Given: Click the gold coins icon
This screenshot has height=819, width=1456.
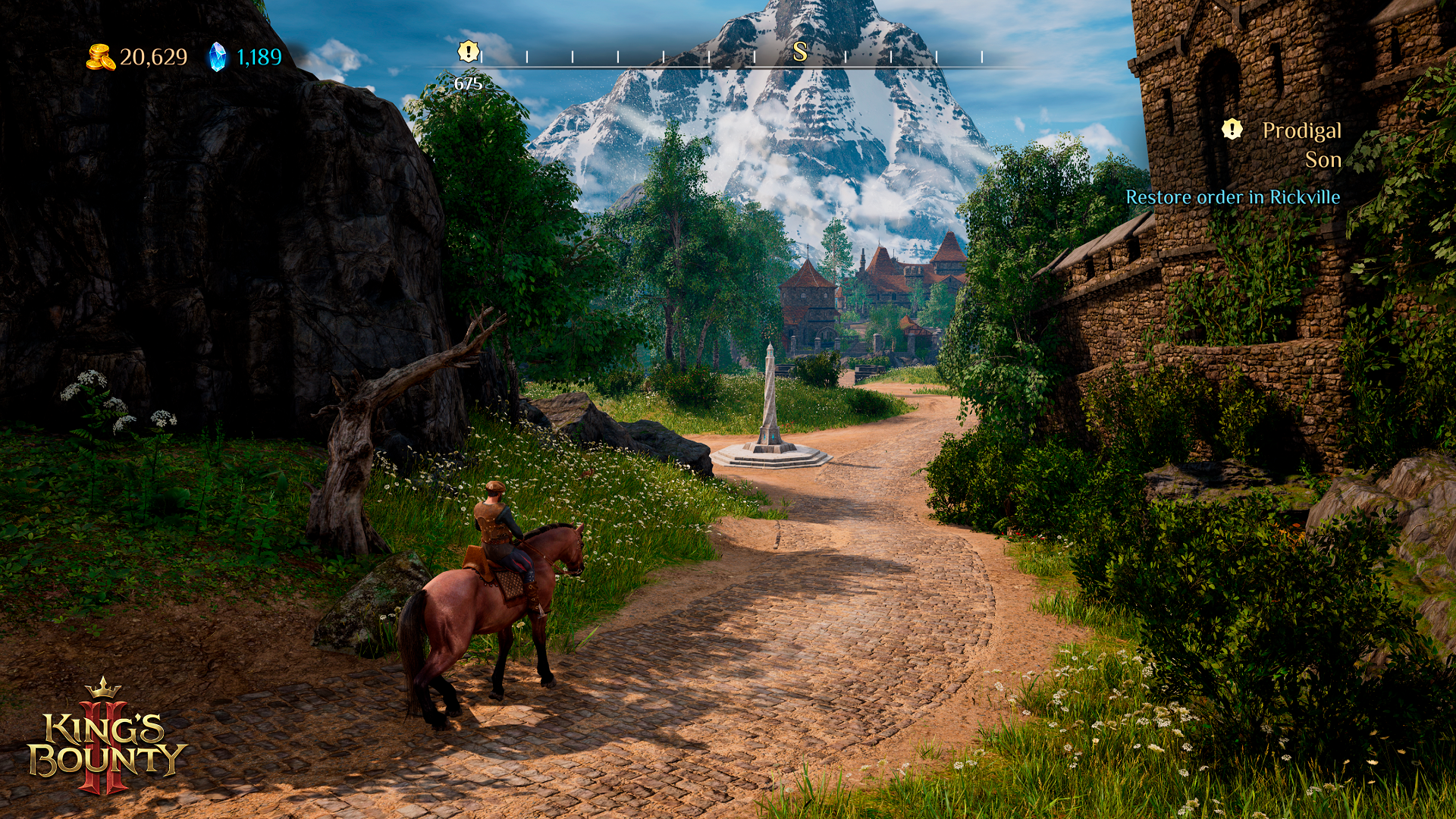Looking at the screenshot, I should [102, 55].
